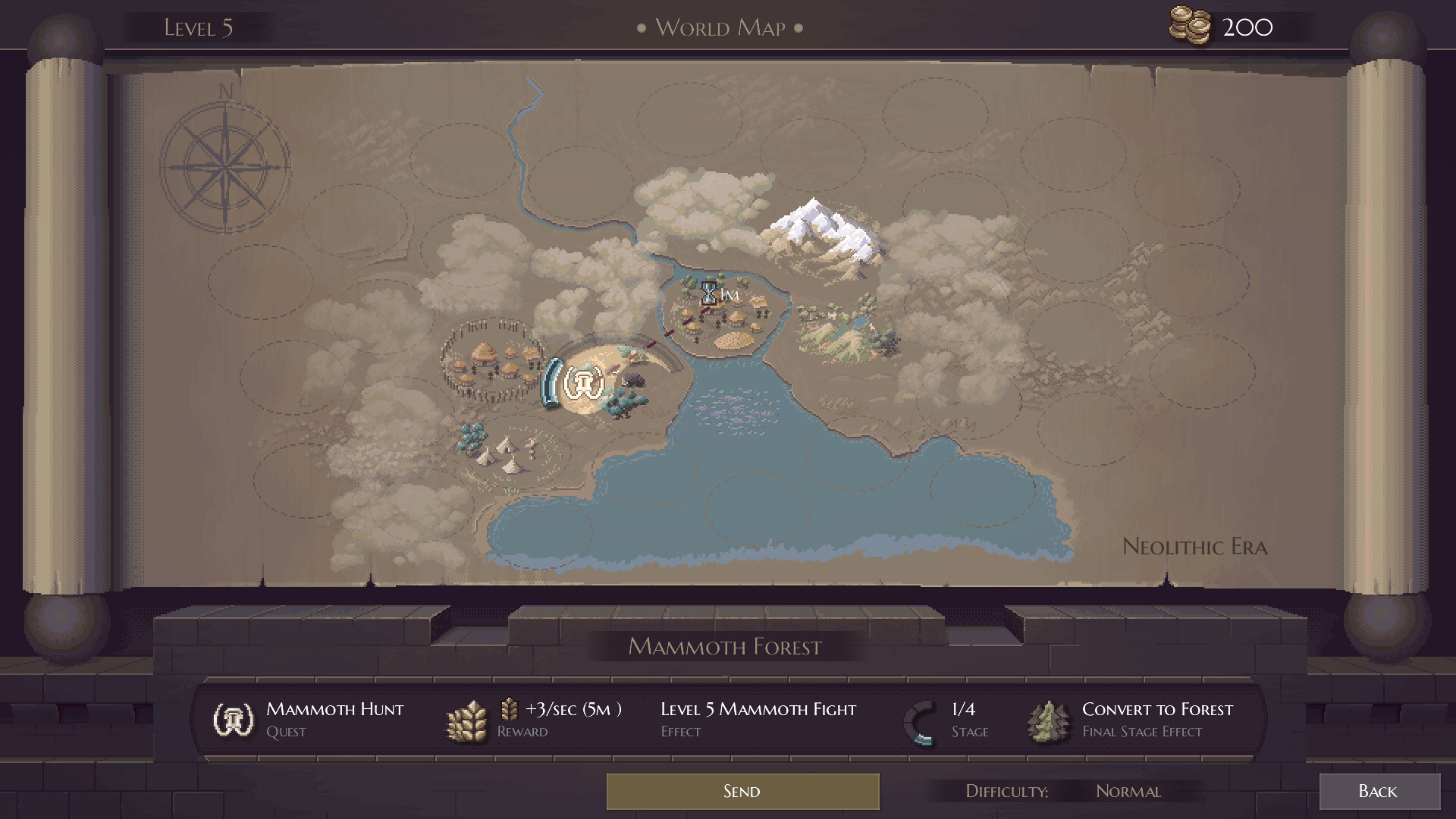Image resolution: width=1456 pixels, height=819 pixels.
Task: Click the Convert to Forest tree icon
Action: click(1047, 719)
